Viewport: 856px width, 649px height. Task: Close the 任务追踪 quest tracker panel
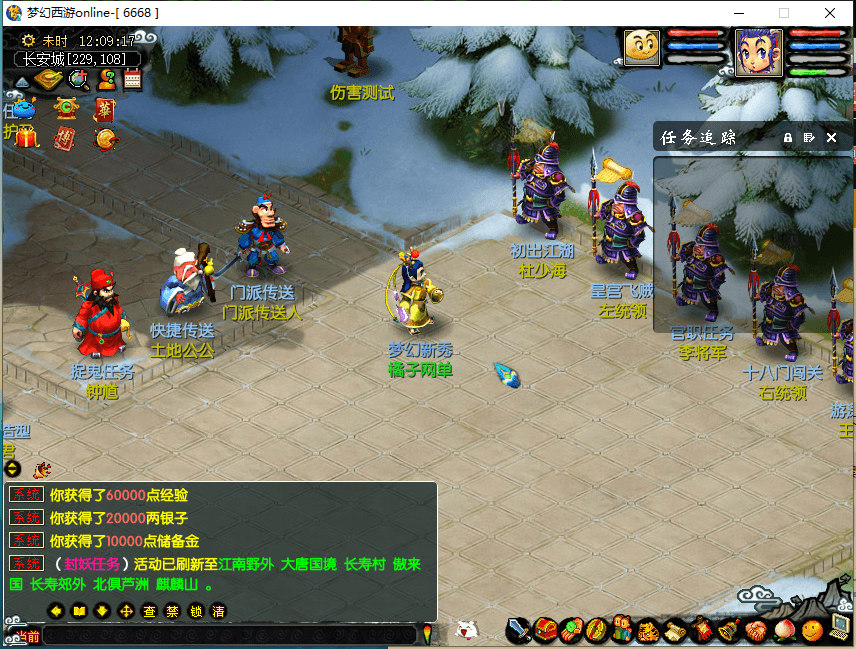pyautogui.click(x=831, y=137)
